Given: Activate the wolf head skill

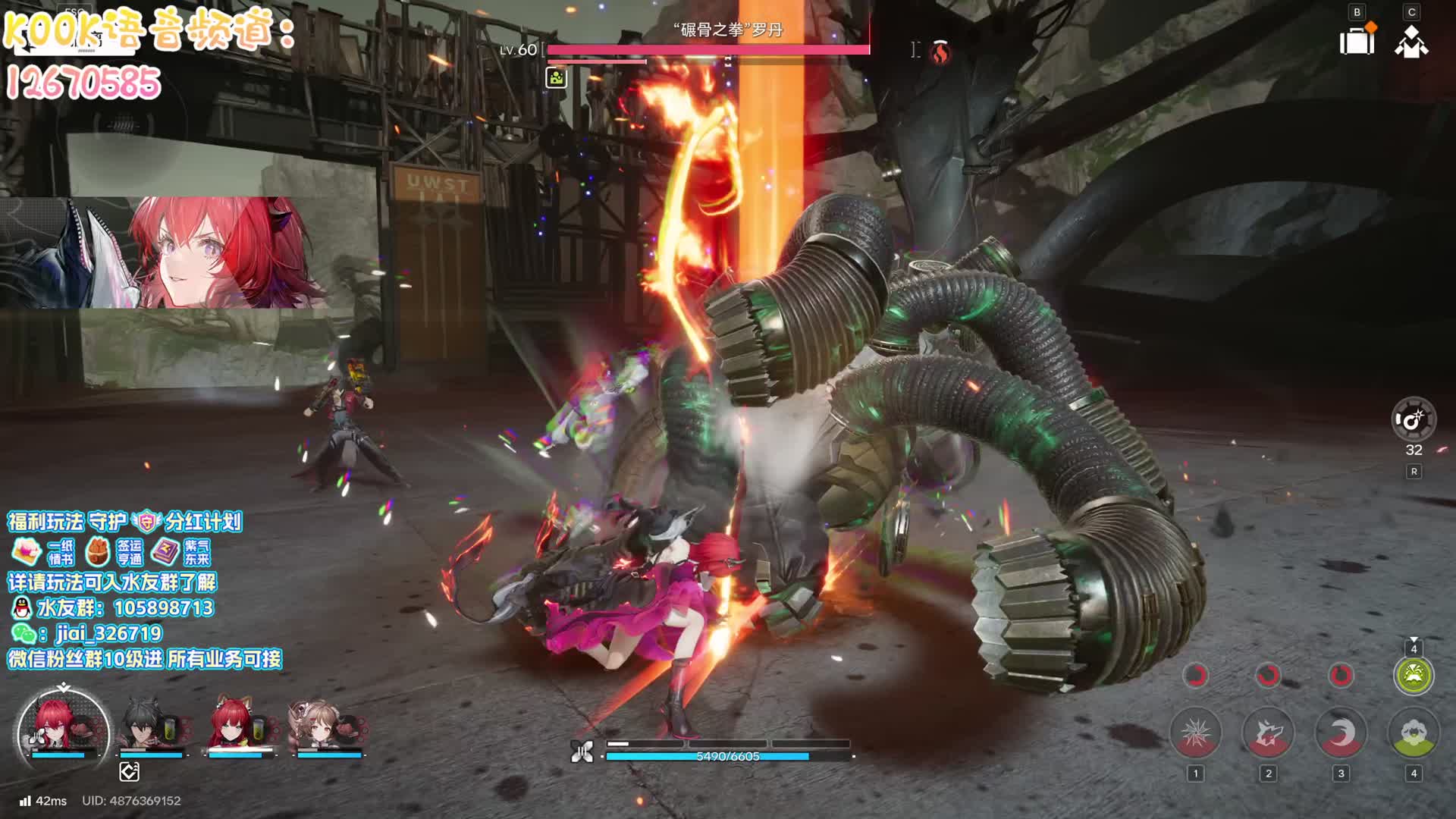Looking at the screenshot, I should 1268,733.
